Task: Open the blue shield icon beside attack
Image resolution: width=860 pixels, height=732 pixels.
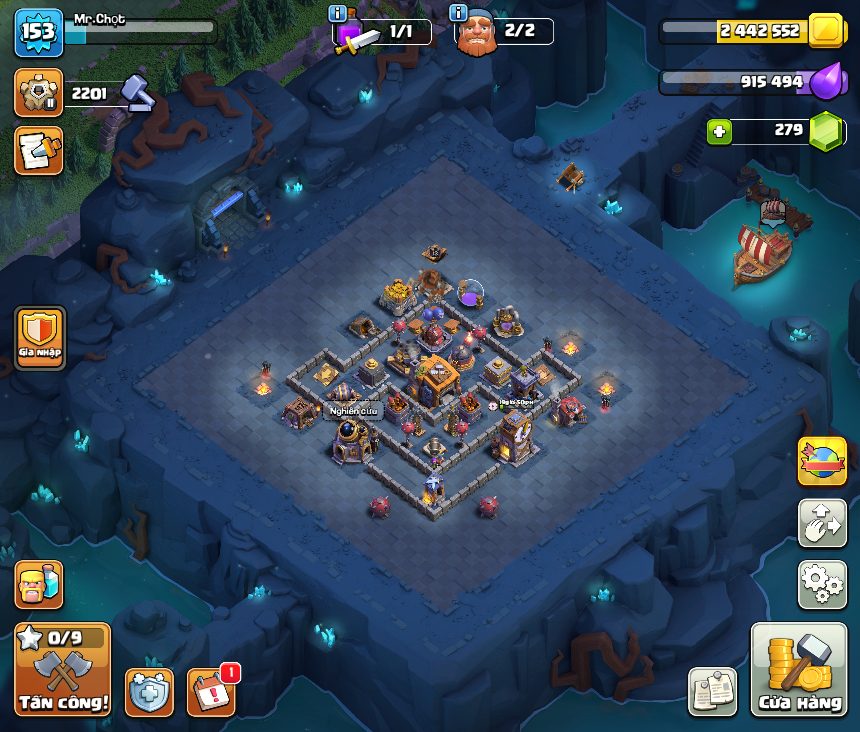Action: [149, 691]
